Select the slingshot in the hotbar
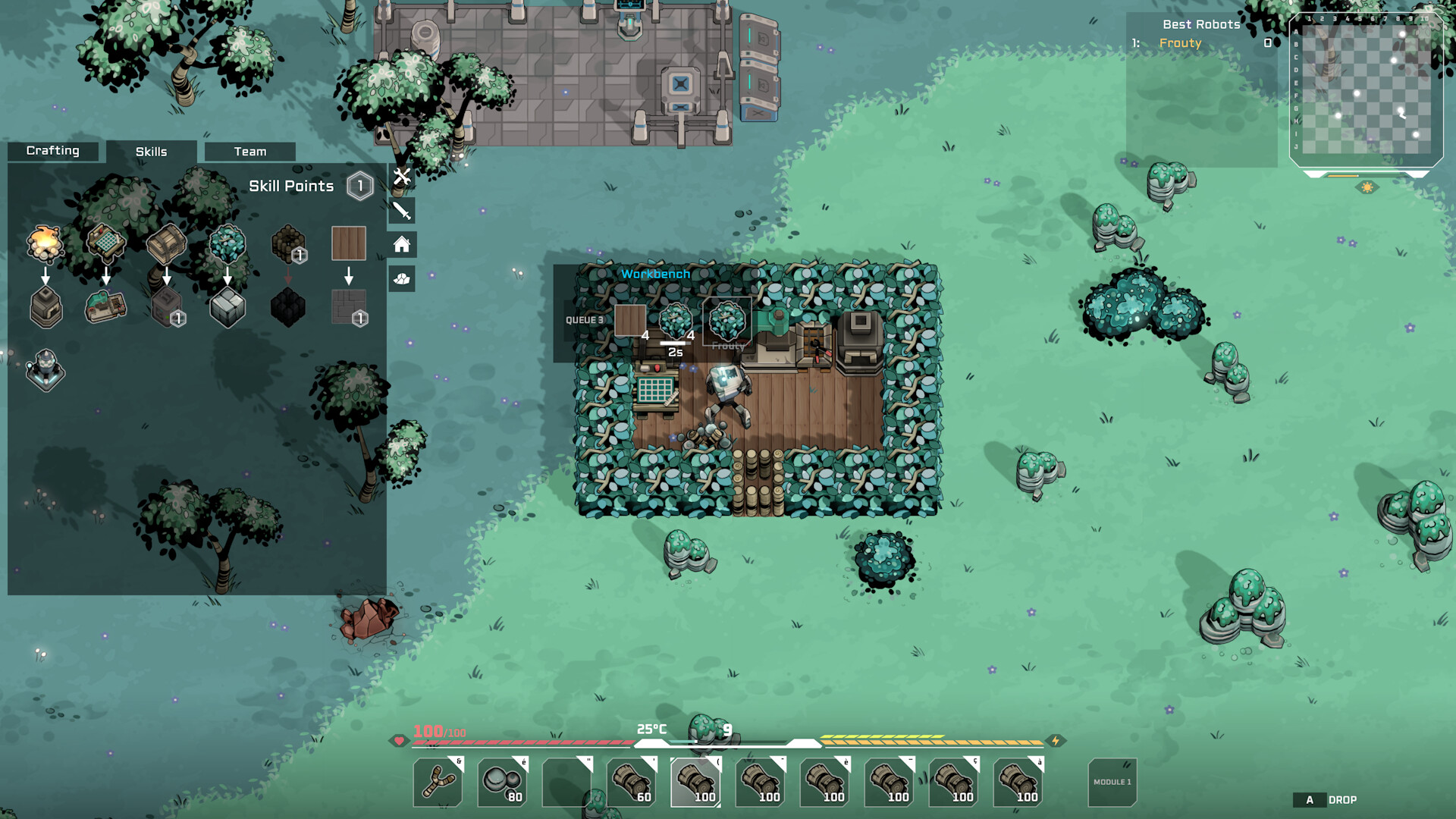The height and width of the screenshot is (819, 1456). click(437, 782)
